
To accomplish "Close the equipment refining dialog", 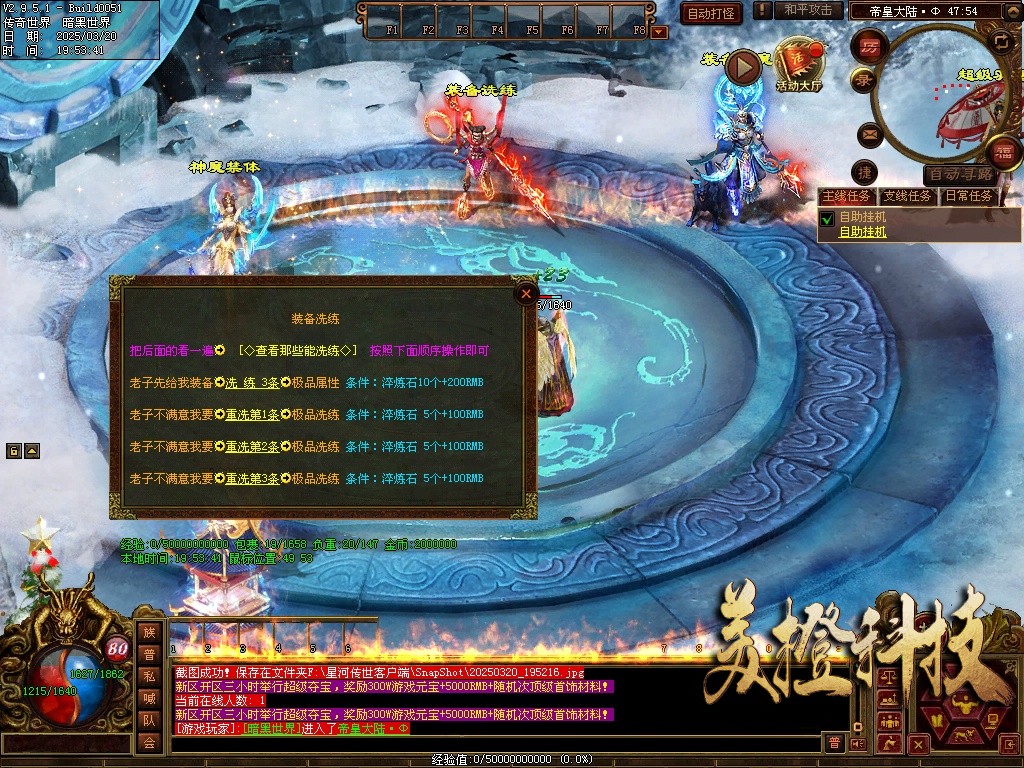I will point(525,294).
